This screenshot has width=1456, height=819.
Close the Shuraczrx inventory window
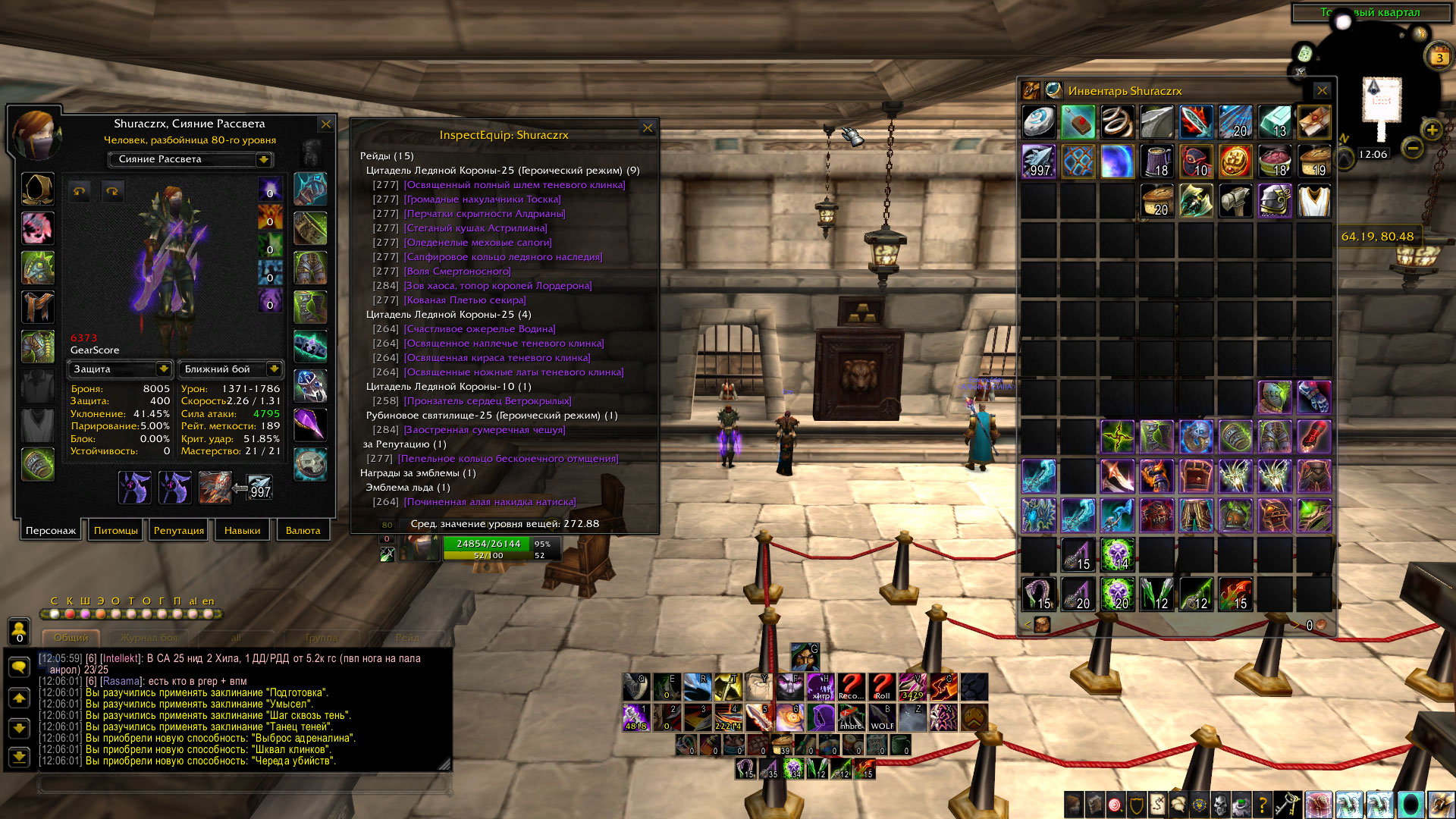point(1322,91)
